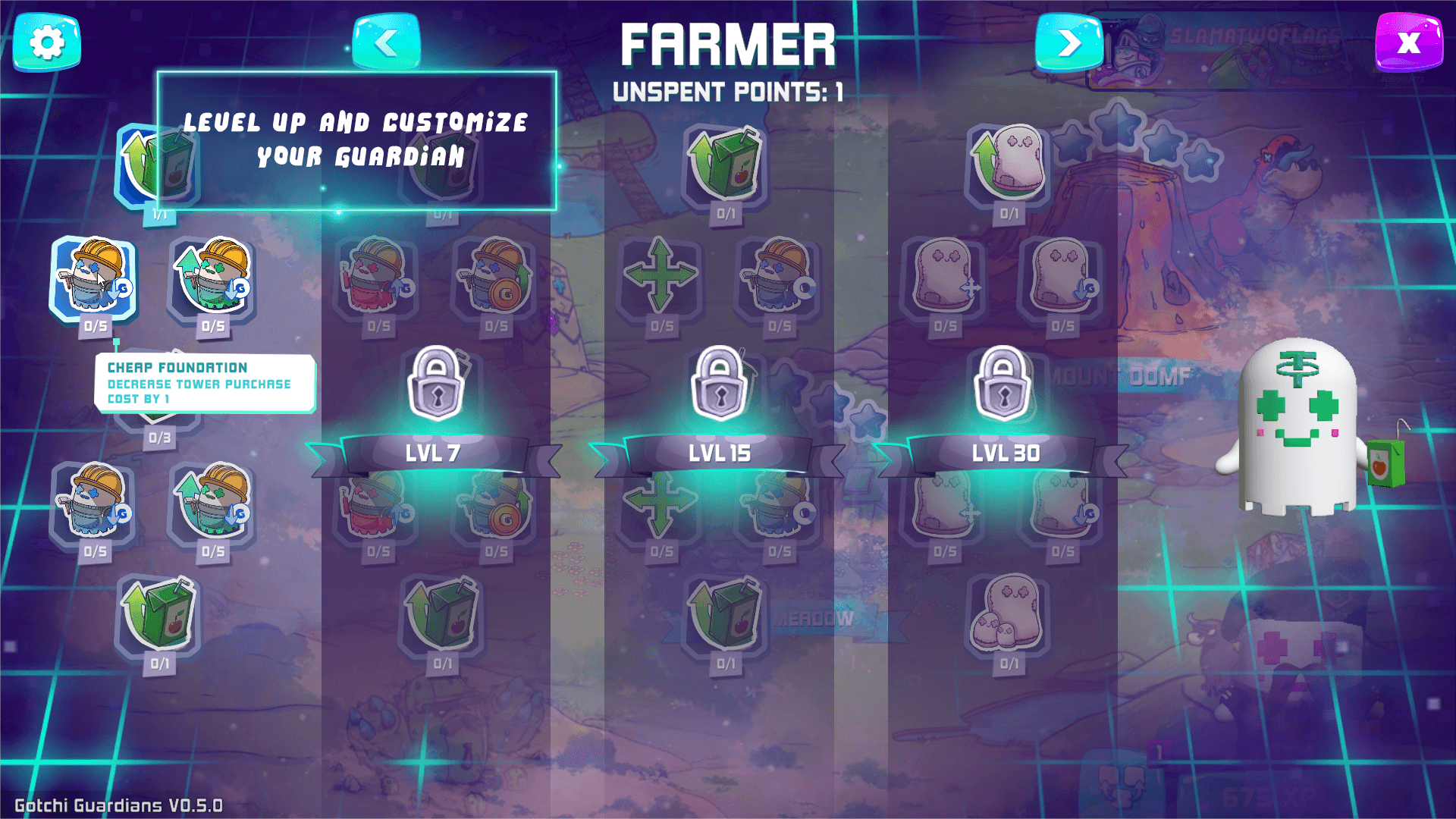
Task: Close the Farmer skill tree
Action: point(1408,42)
